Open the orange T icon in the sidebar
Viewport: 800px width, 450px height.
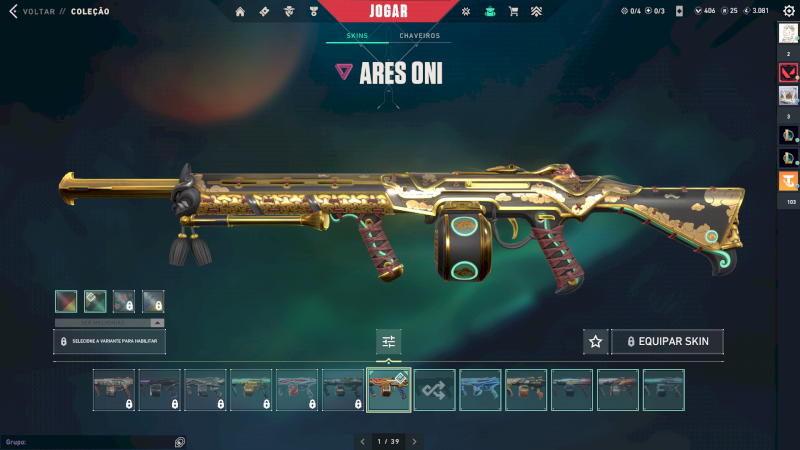[788, 181]
